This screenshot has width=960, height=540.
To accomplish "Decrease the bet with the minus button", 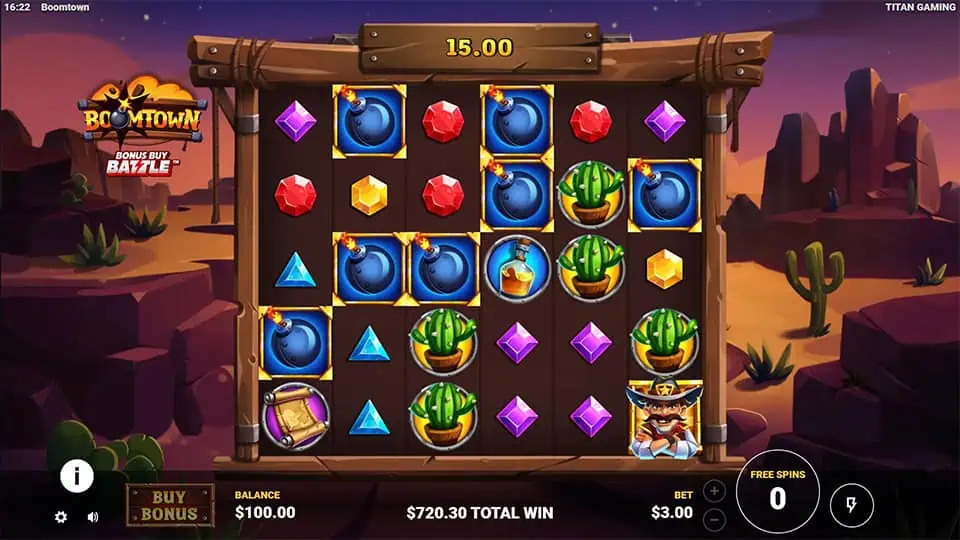I will pos(714,519).
